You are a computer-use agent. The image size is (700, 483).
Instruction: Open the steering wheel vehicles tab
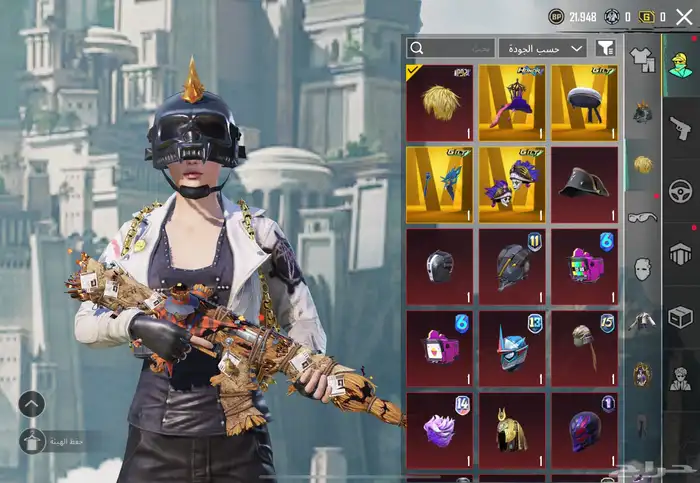pos(680,190)
